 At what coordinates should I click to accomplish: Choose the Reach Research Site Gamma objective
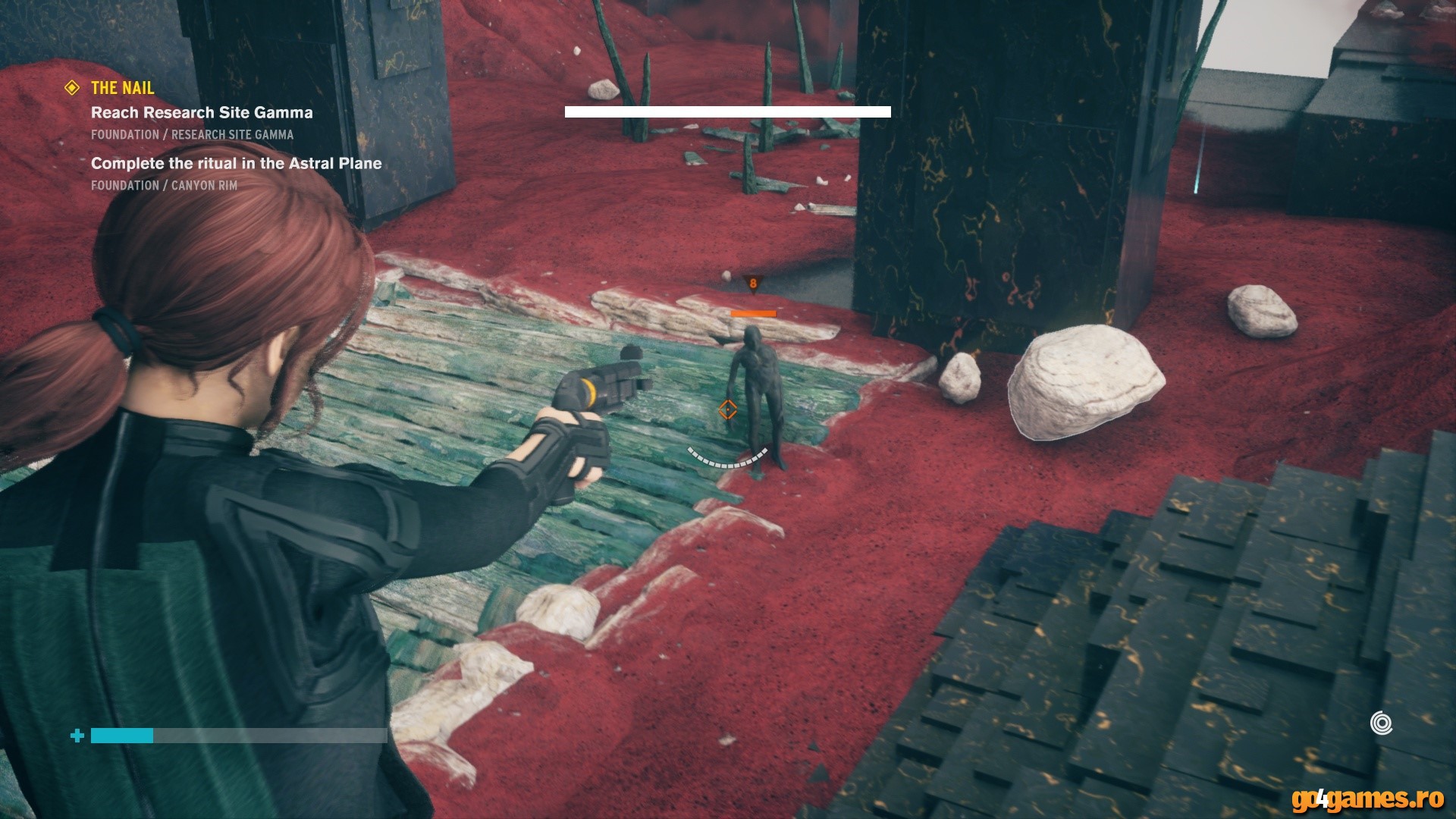click(202, 113)
